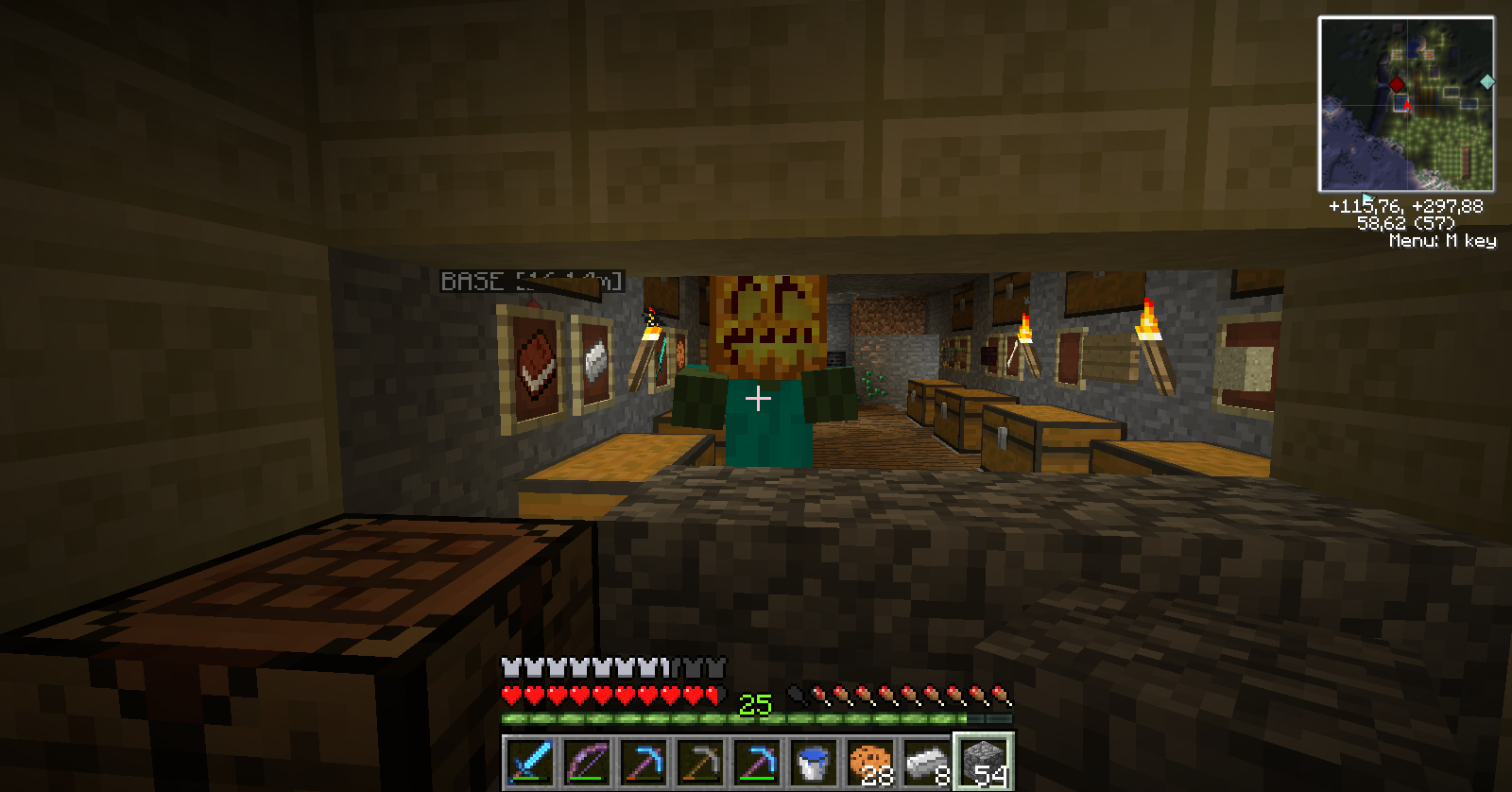Select the stack of 28 cookies
The image size is (1512, 792).
coord(870,762)
